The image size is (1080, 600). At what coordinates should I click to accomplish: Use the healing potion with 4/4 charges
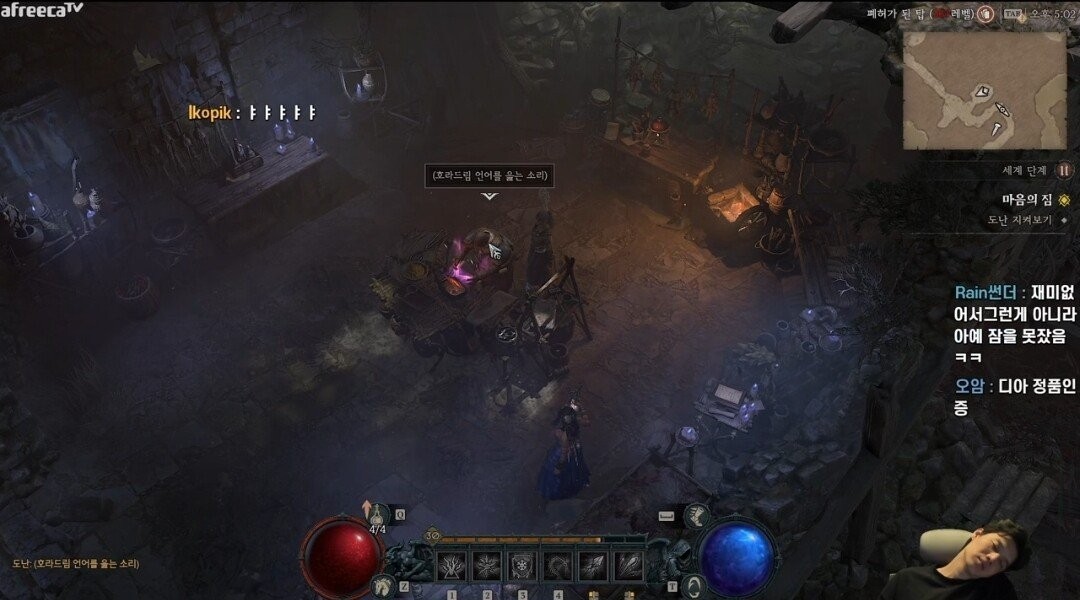pyautogui.click(x=377, y=514)
